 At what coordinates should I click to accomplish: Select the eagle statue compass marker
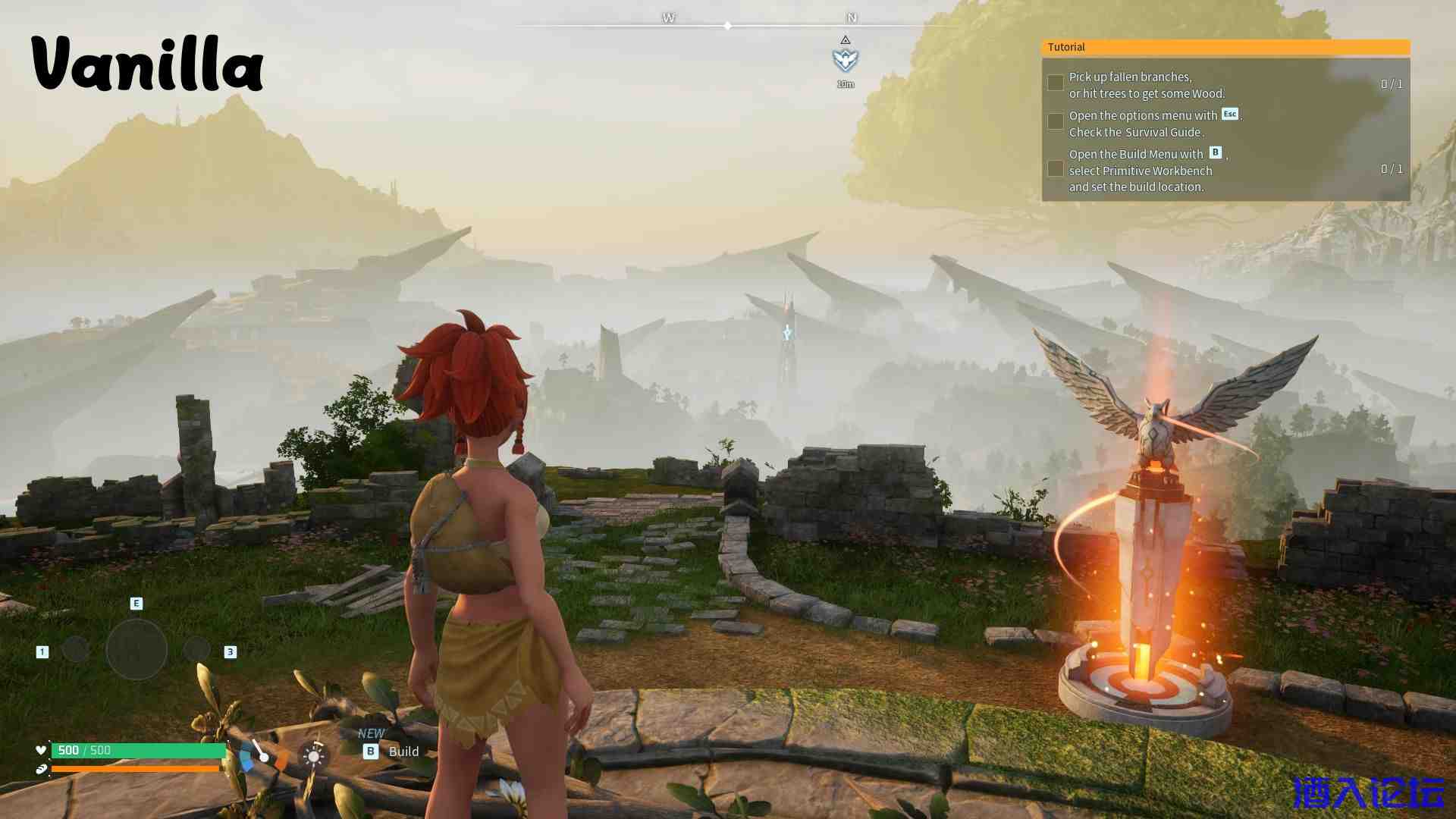click(845, 58)
